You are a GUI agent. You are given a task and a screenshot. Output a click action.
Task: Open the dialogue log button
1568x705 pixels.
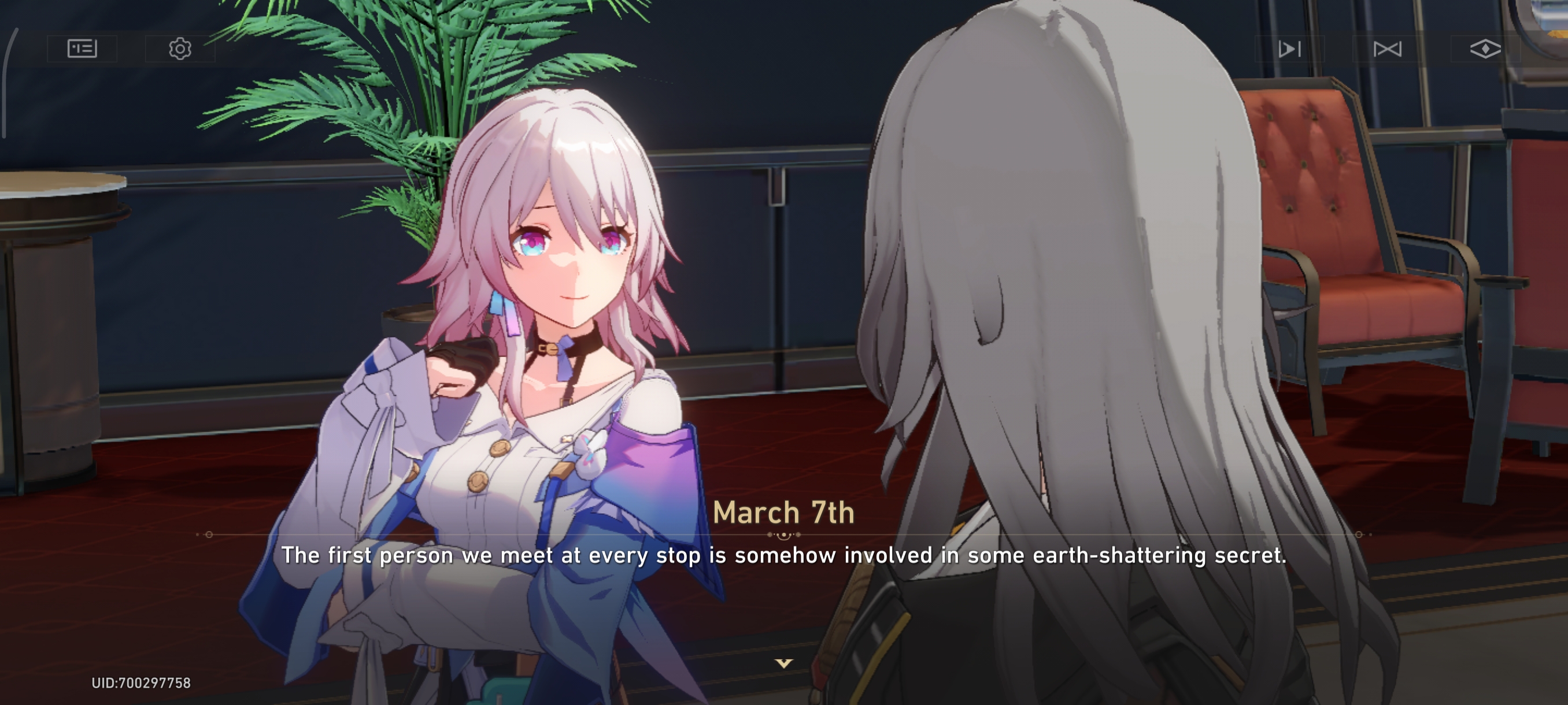[82, 48]
